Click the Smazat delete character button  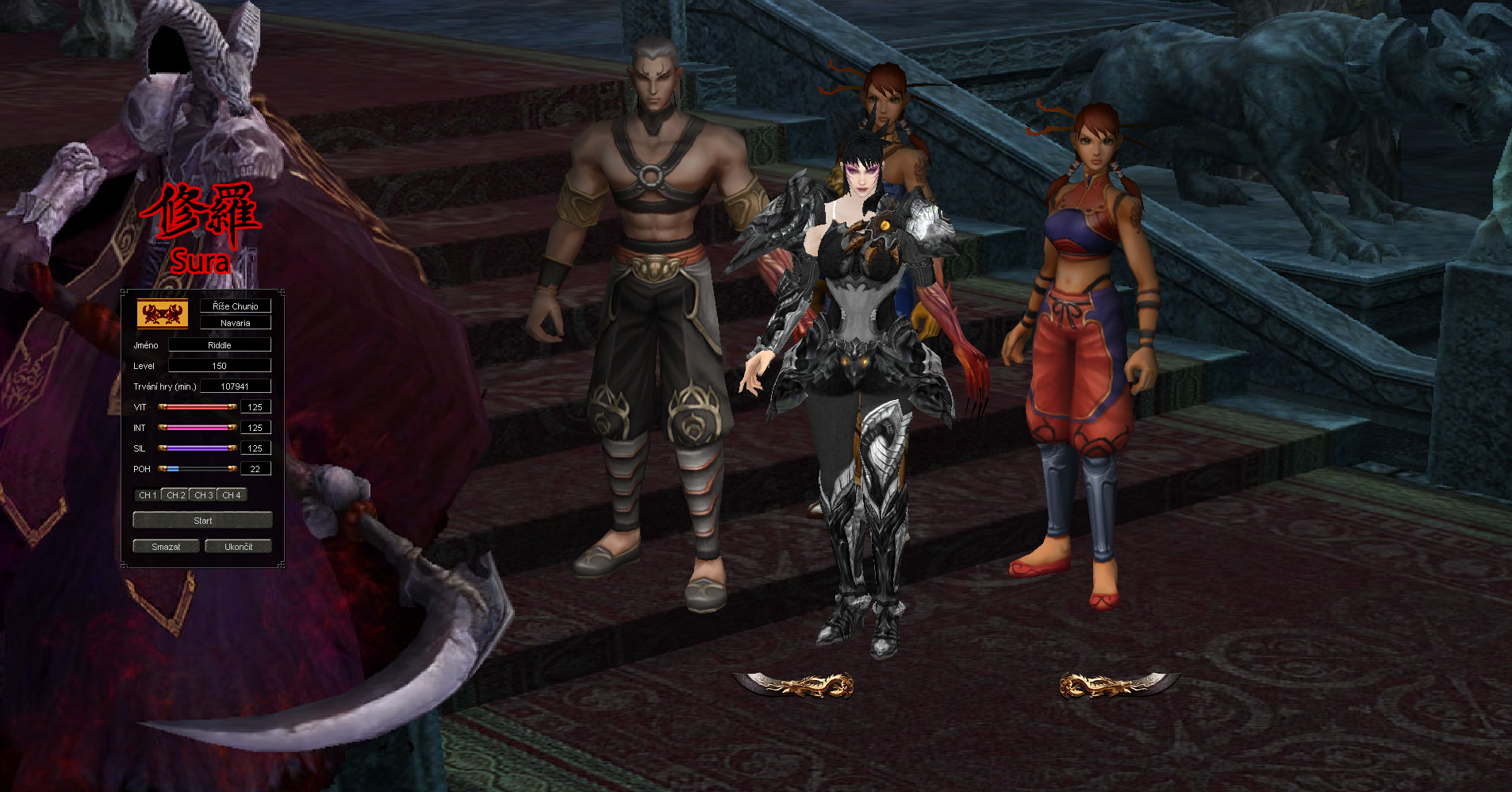tap(166, 547)
